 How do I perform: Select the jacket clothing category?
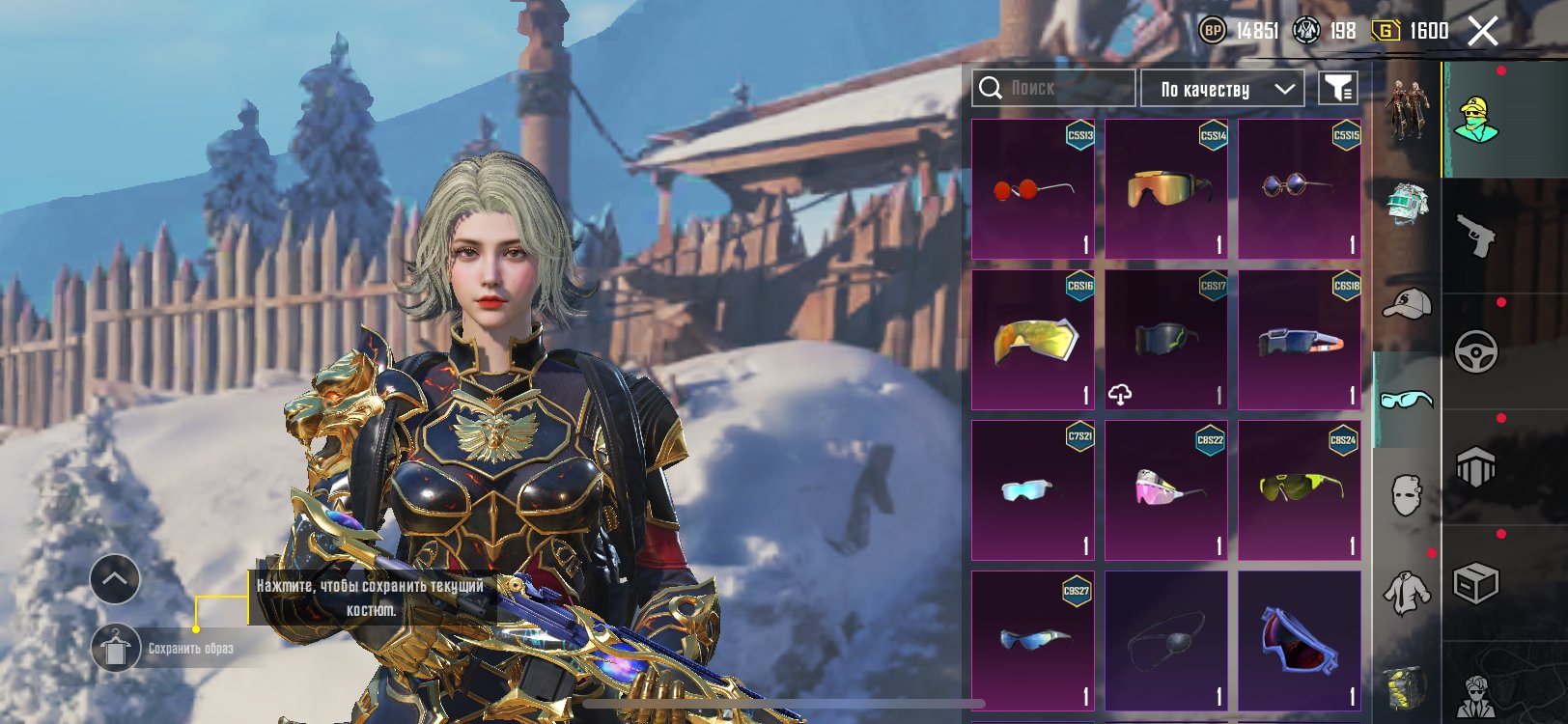(1407, 593)
